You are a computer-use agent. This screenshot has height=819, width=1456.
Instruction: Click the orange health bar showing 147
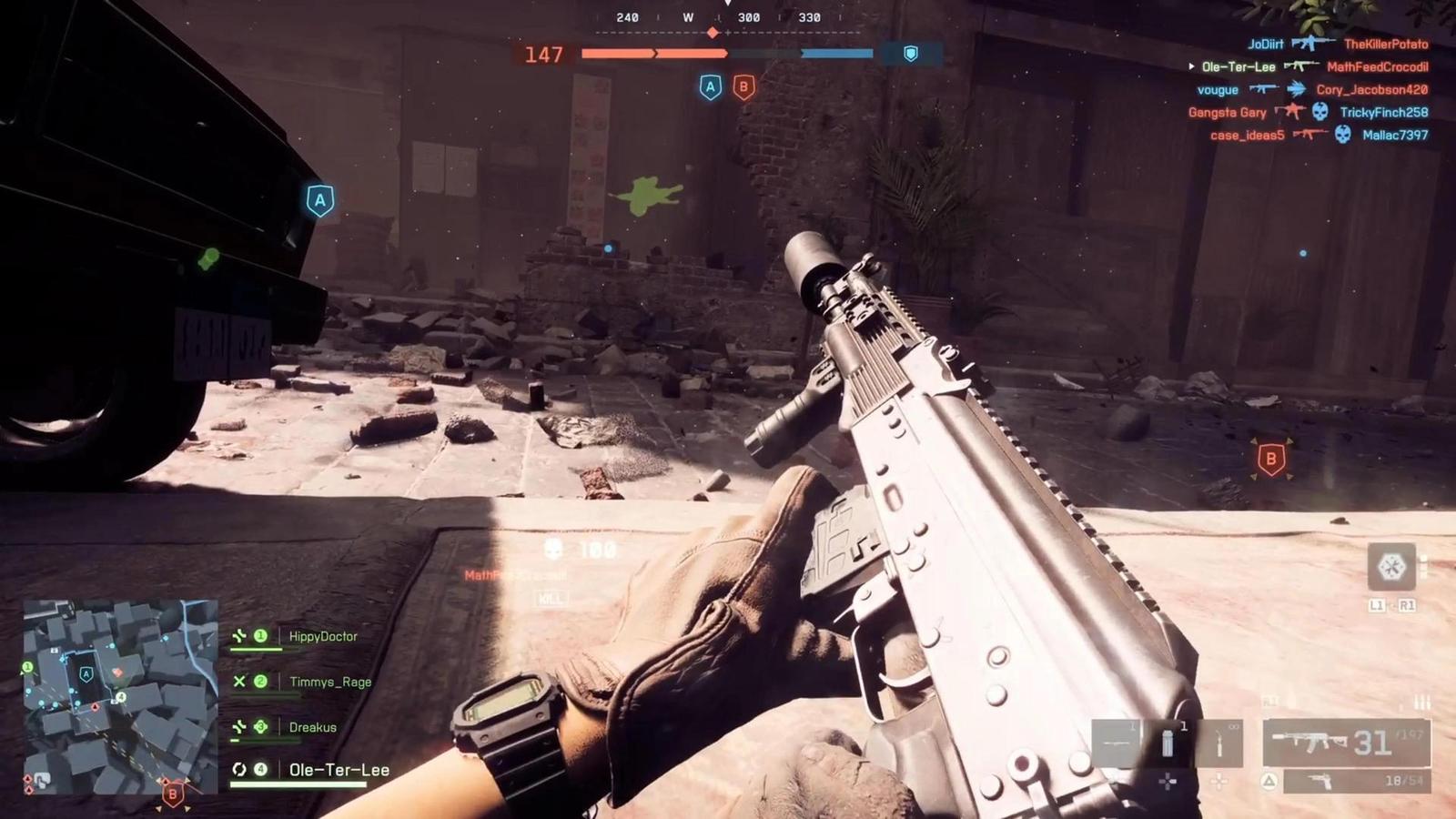(x=655, y=54)
